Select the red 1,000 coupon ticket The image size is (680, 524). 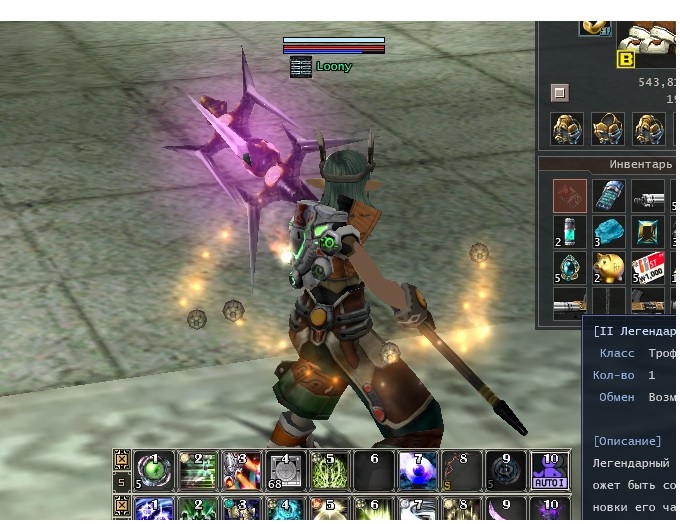pos(648,268)
